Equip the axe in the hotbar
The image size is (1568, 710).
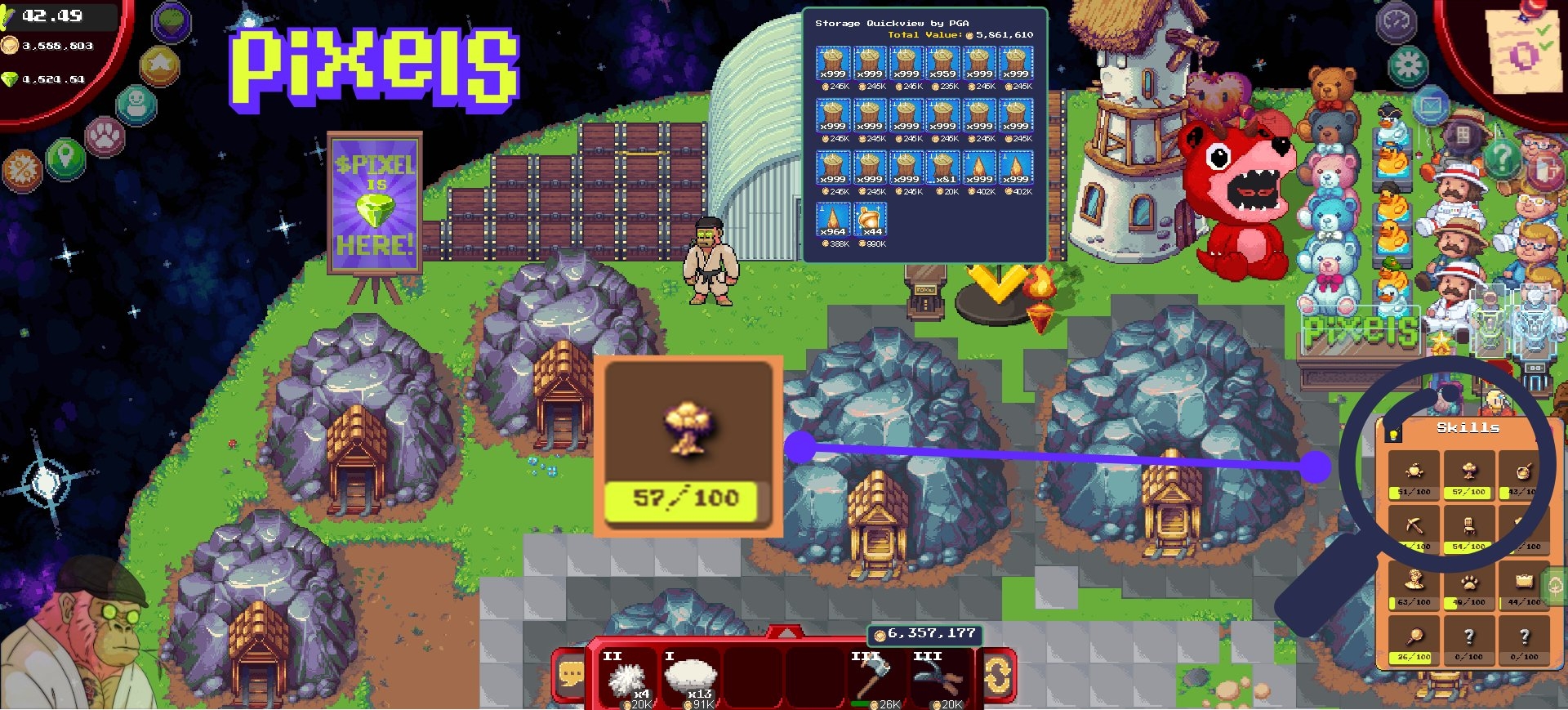pyautogui.click(x=875, y=678)
